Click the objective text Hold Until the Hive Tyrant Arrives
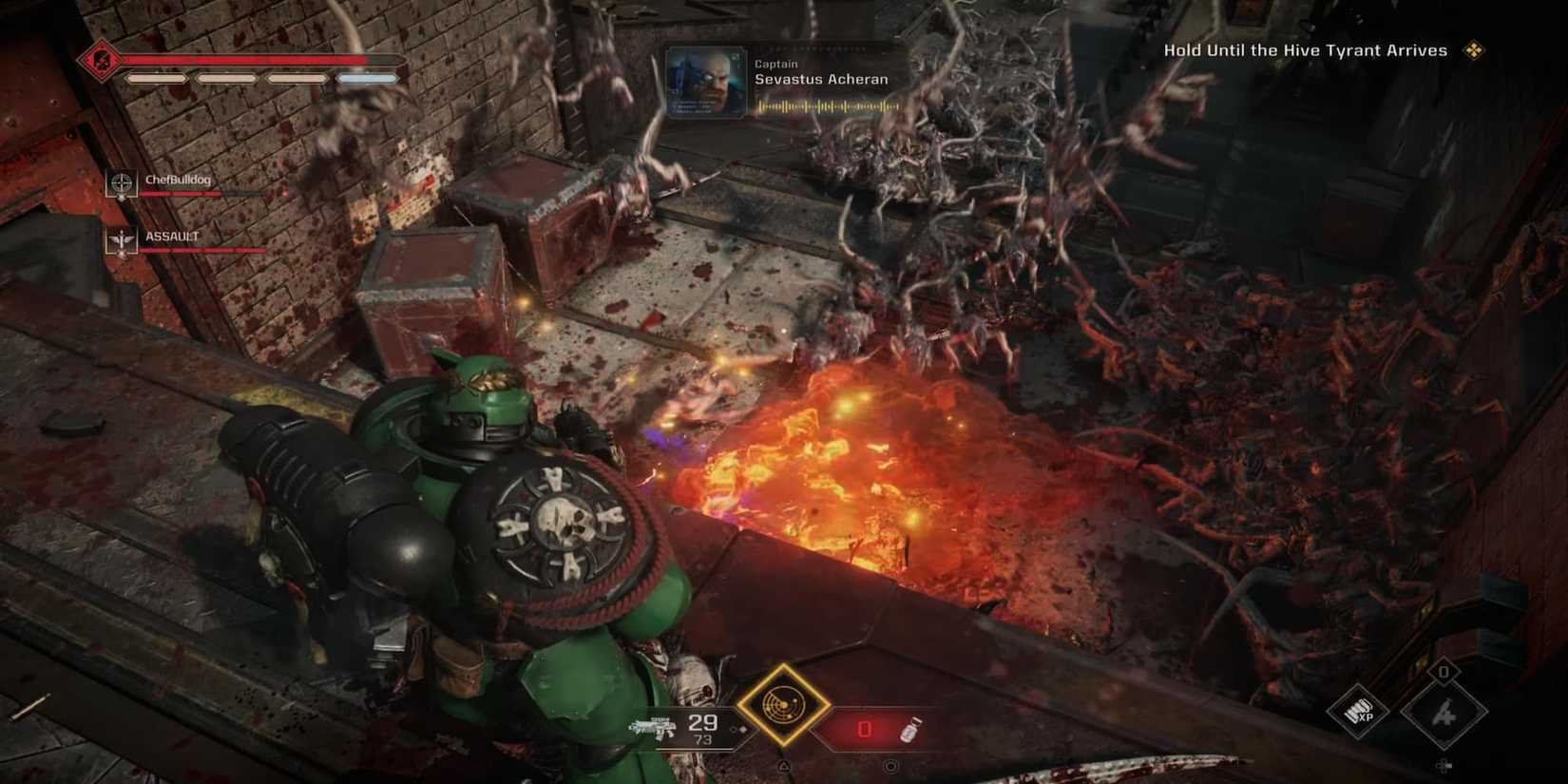 [1305, 49]
